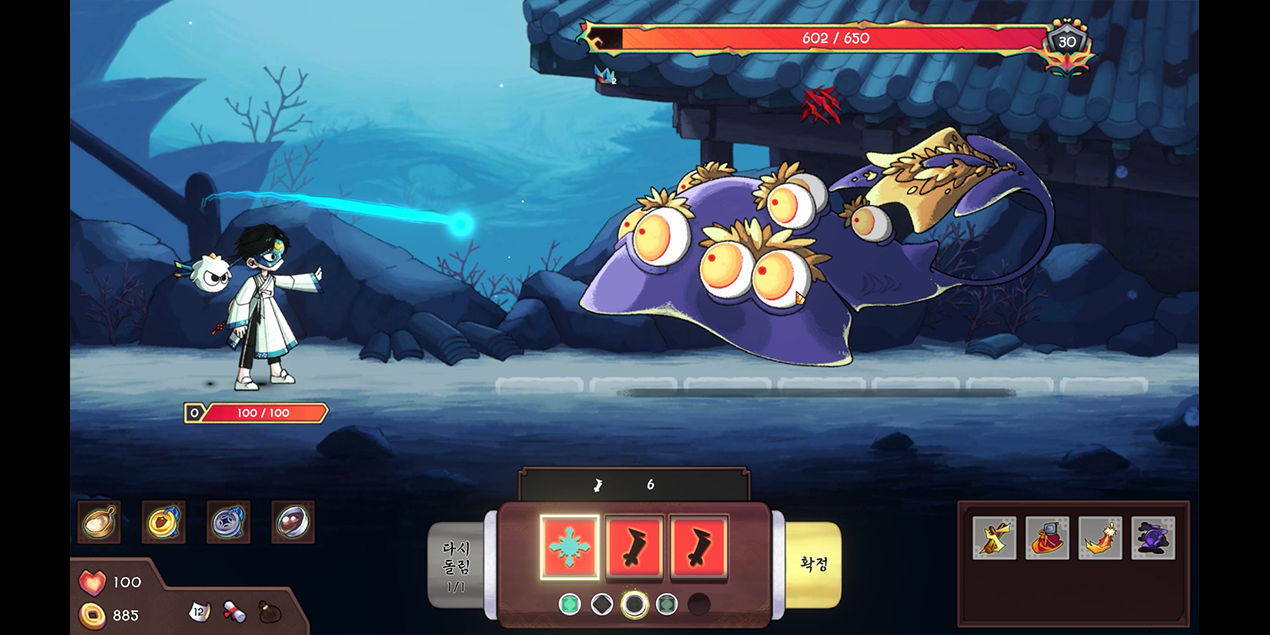The width and height of the screenshot is (1270, 635).
Task: Select the gold coin charm item
Action: 163,522
